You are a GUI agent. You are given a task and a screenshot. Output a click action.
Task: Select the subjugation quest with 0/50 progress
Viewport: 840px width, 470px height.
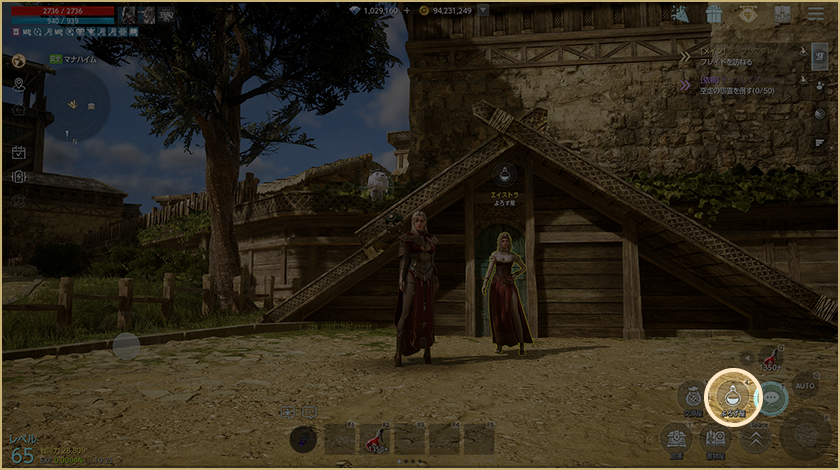[x=740, y=87]
